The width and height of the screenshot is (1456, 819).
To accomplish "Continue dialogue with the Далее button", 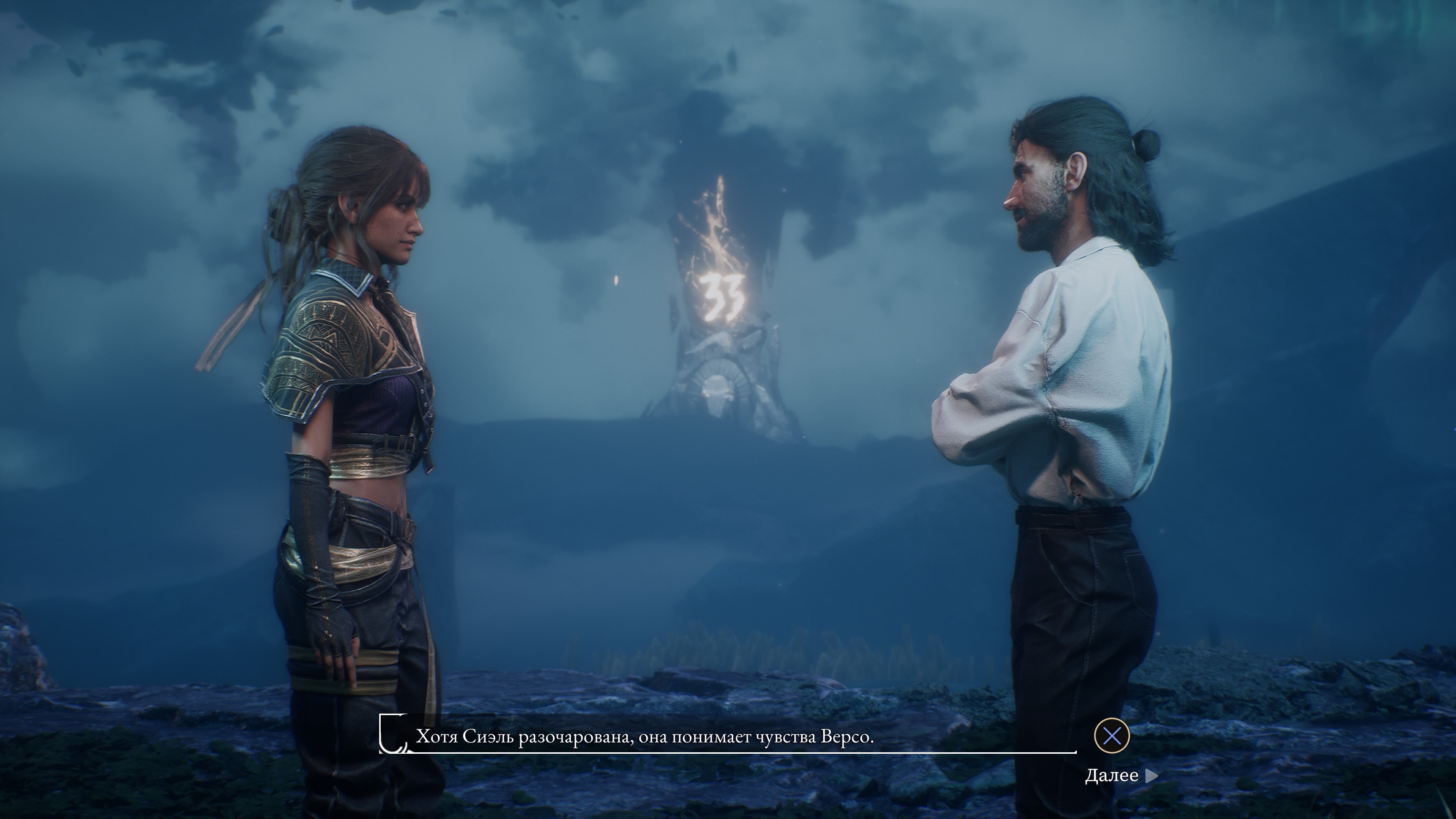I will tap(1120, 775).
